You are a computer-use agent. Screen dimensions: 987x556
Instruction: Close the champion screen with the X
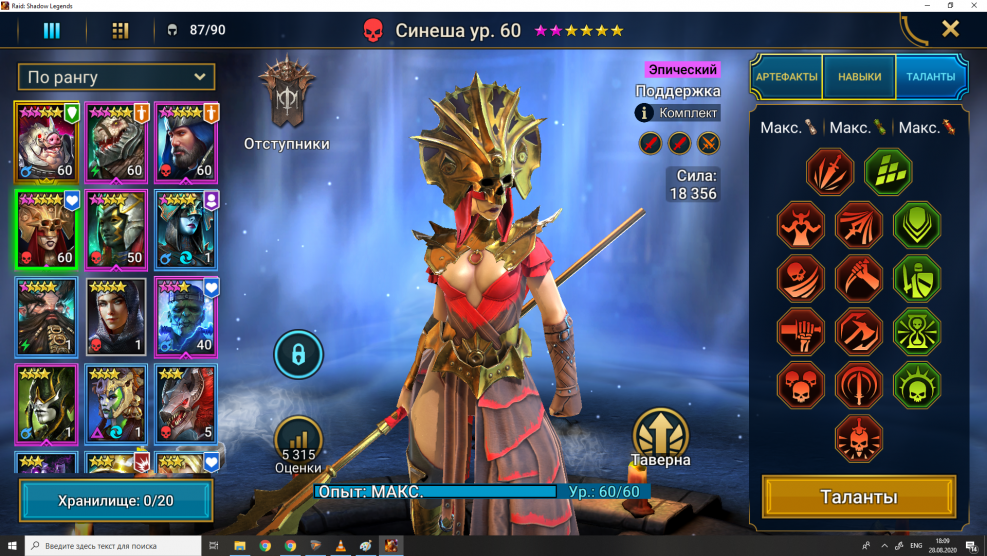tap(950, 29)
